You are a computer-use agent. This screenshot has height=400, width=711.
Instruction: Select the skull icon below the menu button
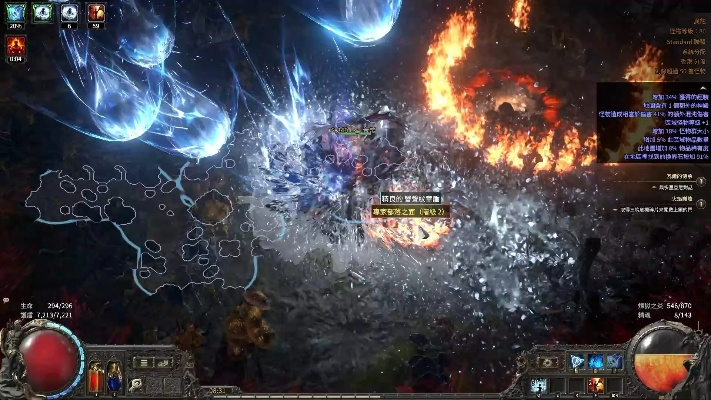click(136, 383)
